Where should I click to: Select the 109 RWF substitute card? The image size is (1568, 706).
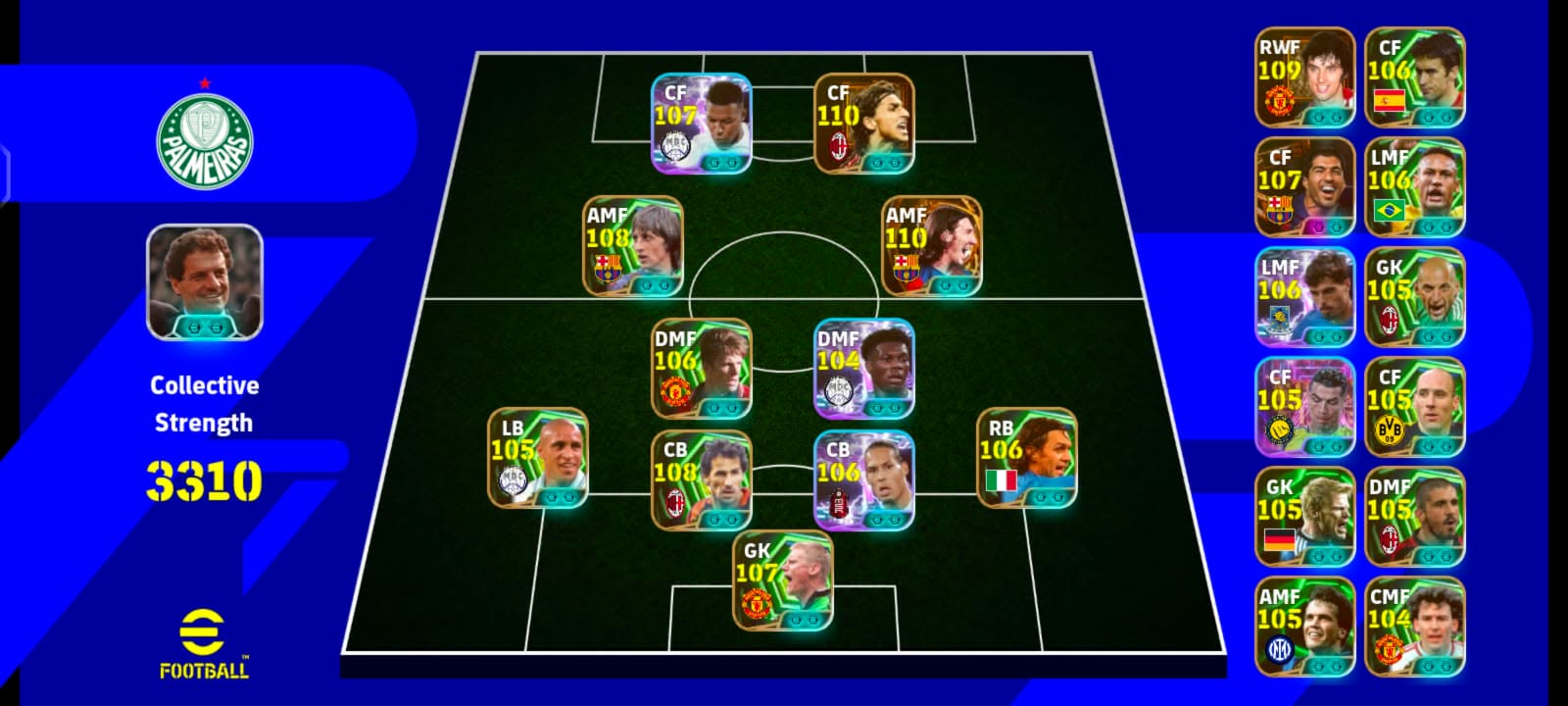(x=1305, y=77)
